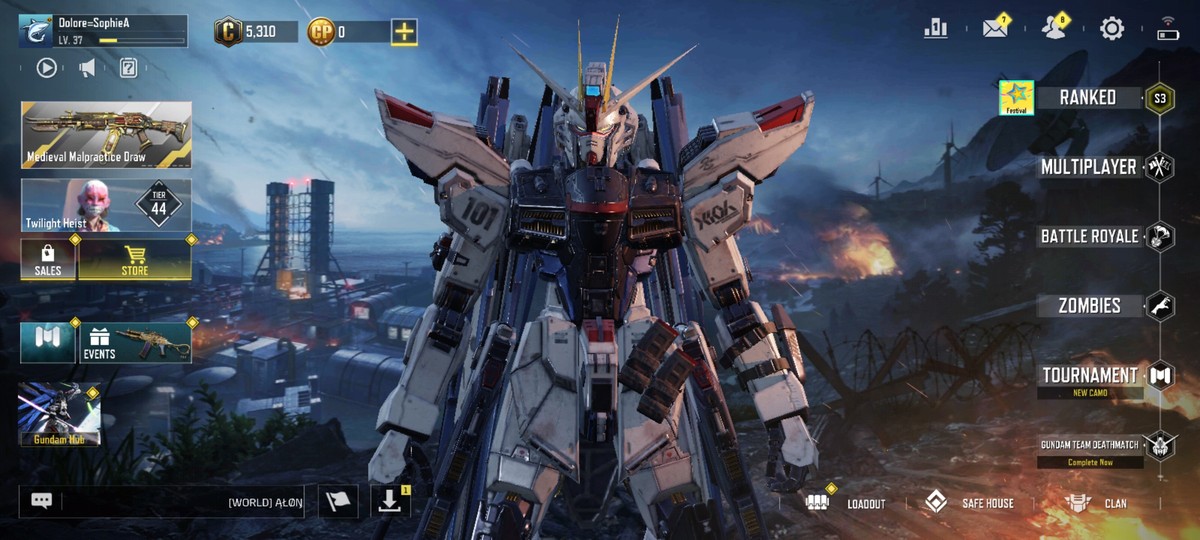Open the Twilight Heist battle pass
This screenshot has width=1200, height=540.
point(106,205)
